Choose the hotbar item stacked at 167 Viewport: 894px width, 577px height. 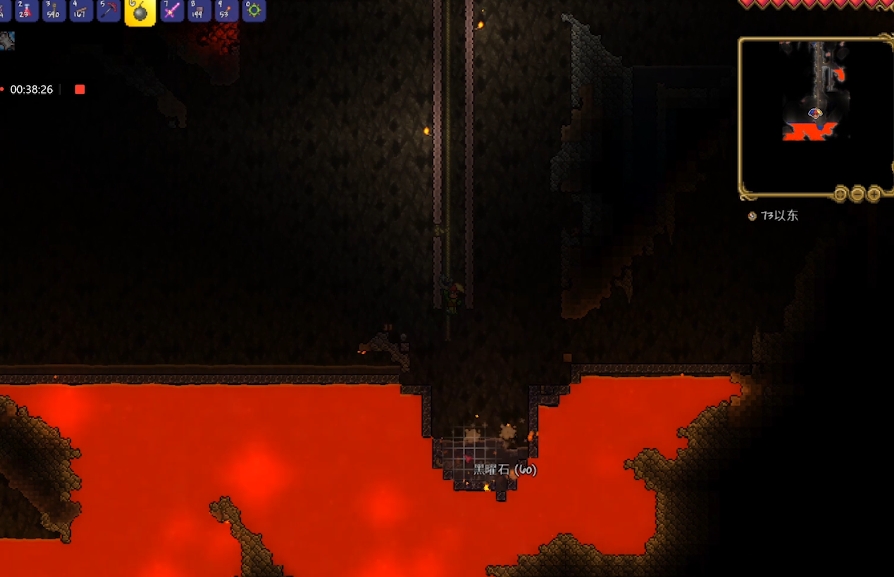[x=82, y=10]
